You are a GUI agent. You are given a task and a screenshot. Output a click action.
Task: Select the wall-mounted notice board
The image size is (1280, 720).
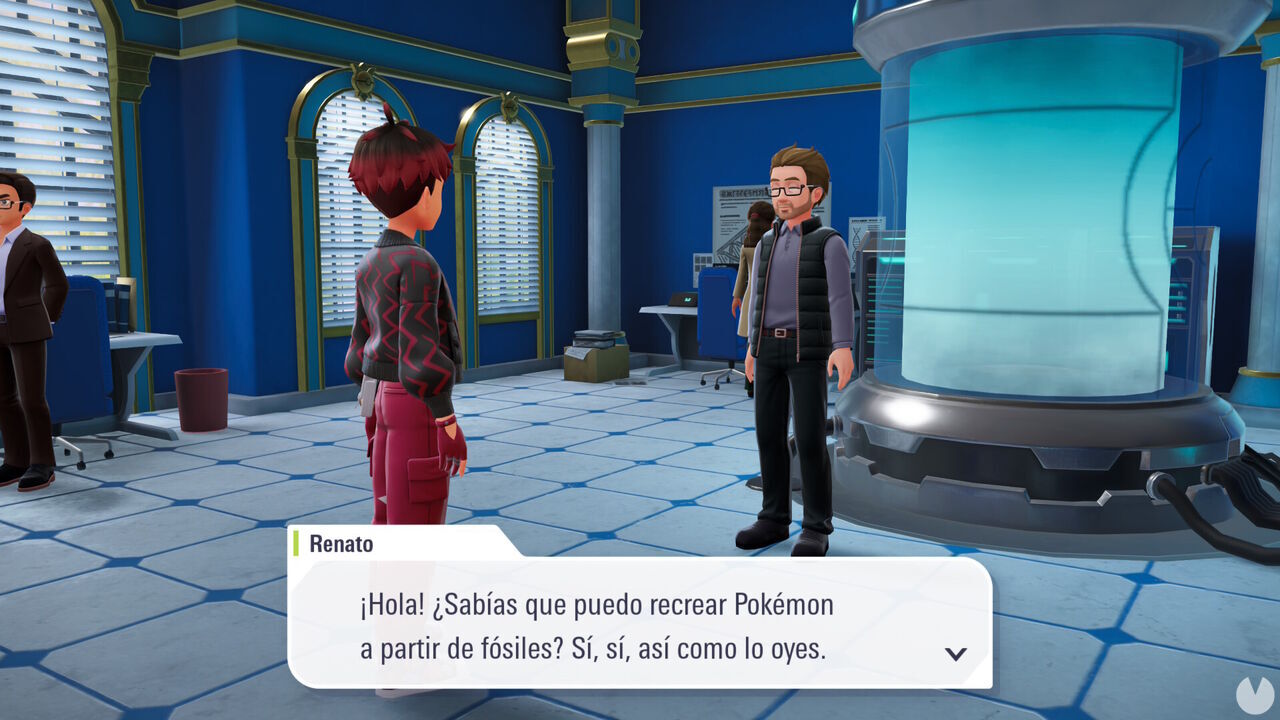coord(725,215)
